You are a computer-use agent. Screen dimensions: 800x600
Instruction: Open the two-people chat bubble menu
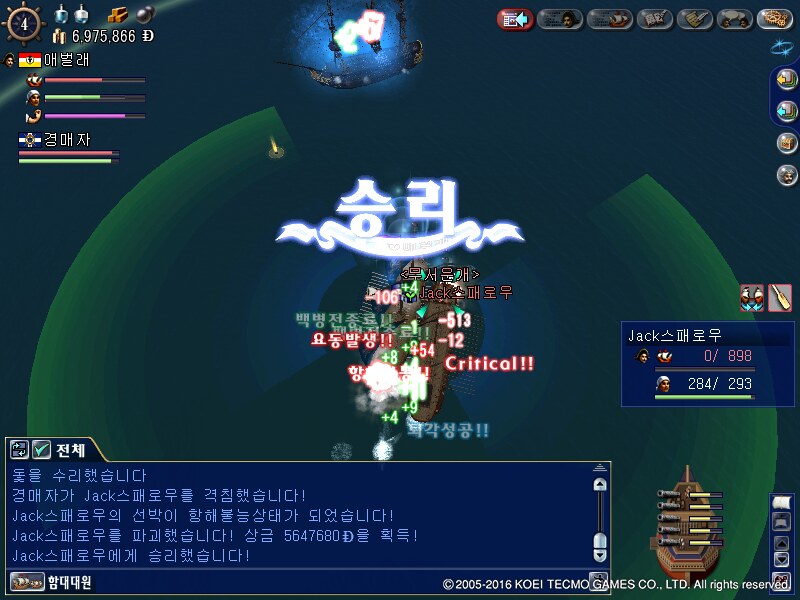tap(735, 19)
